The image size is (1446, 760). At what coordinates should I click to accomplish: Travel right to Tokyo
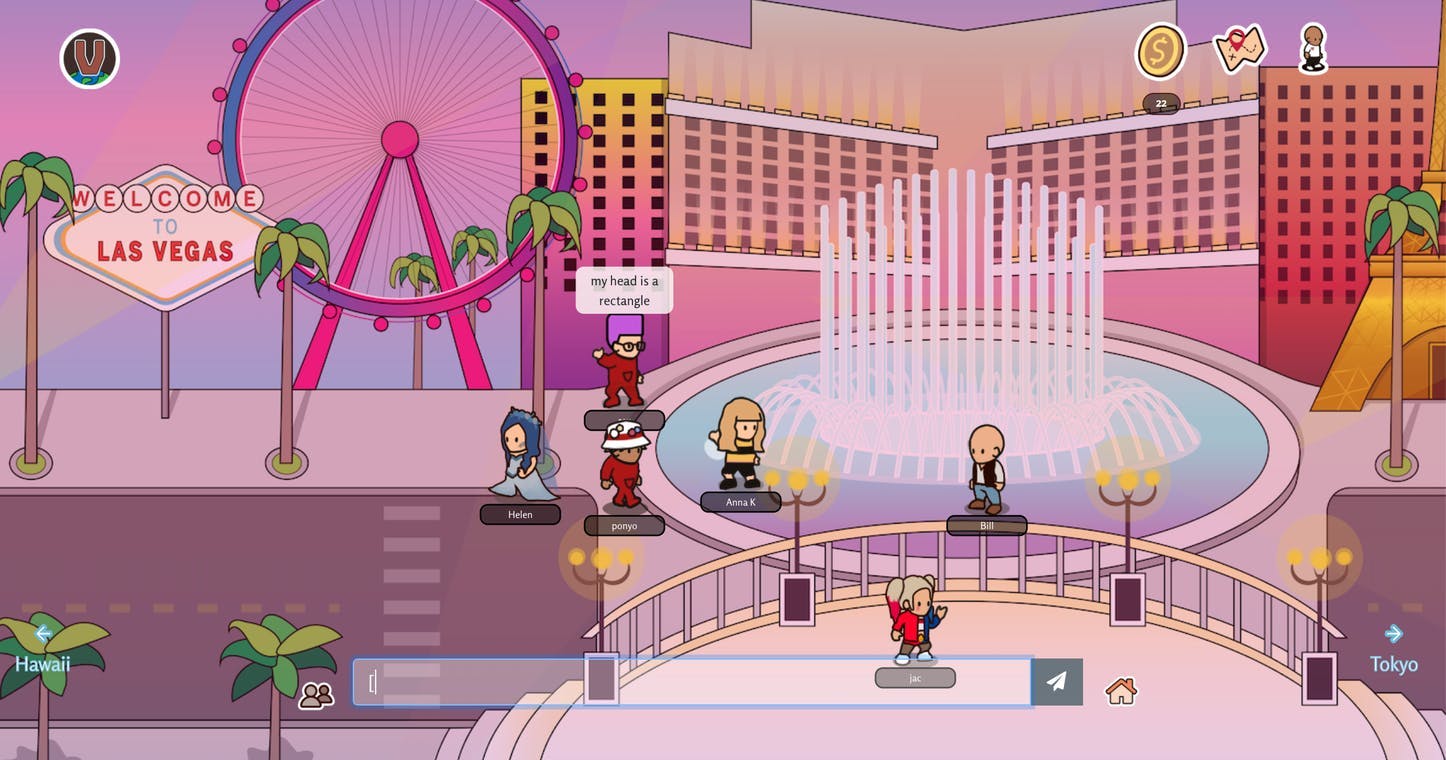1393,649
